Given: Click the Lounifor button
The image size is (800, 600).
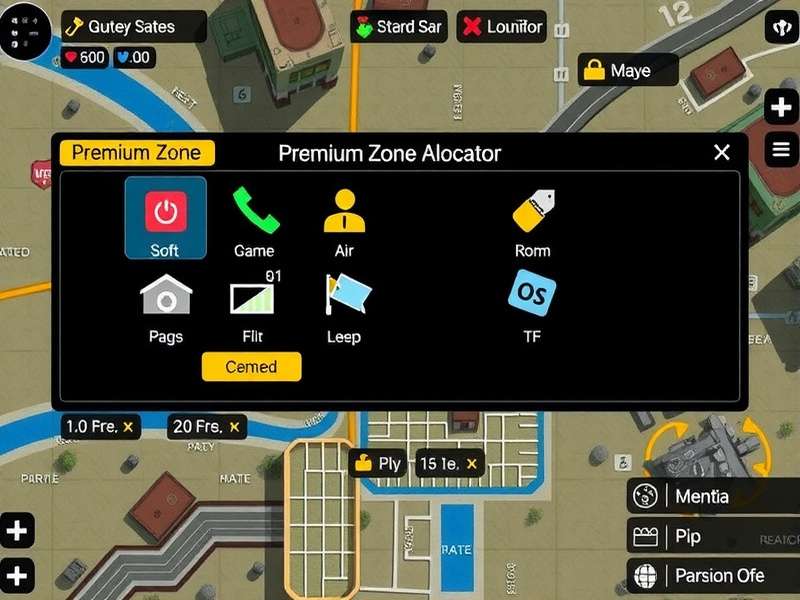Looking at the screenshot, I should pos(502,27).
